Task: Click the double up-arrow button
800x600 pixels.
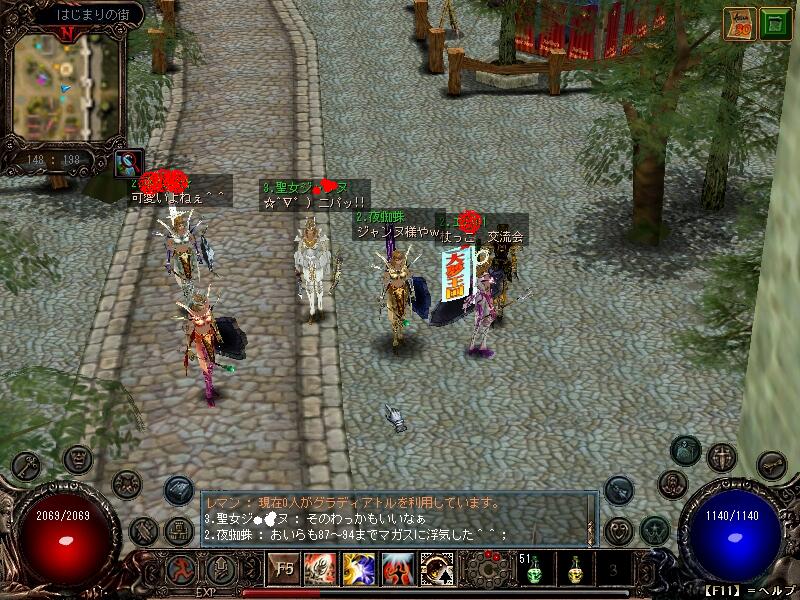Action: point(221,569)
